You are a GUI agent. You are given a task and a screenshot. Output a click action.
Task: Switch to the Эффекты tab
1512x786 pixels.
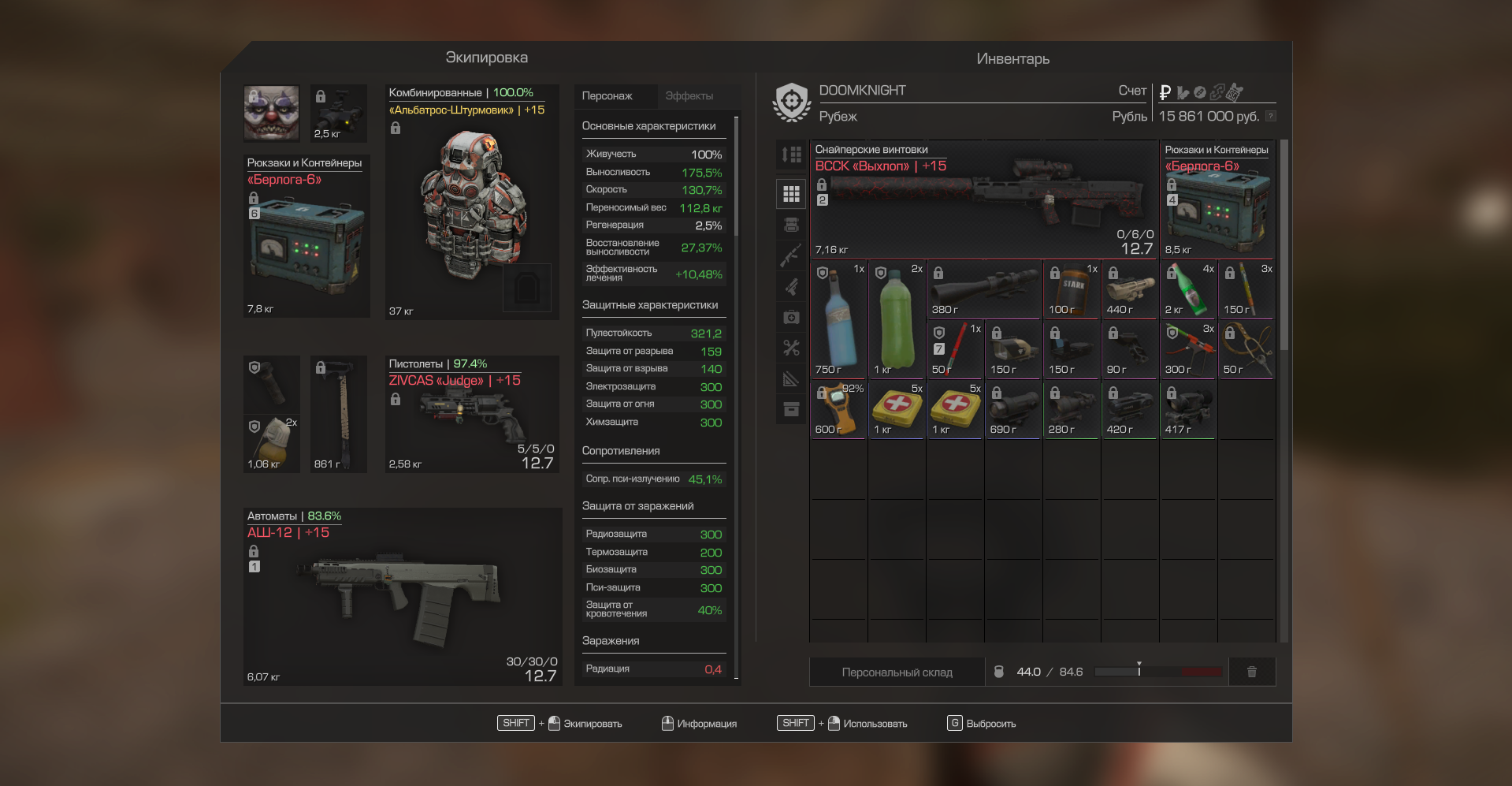(x=689, y=96)
